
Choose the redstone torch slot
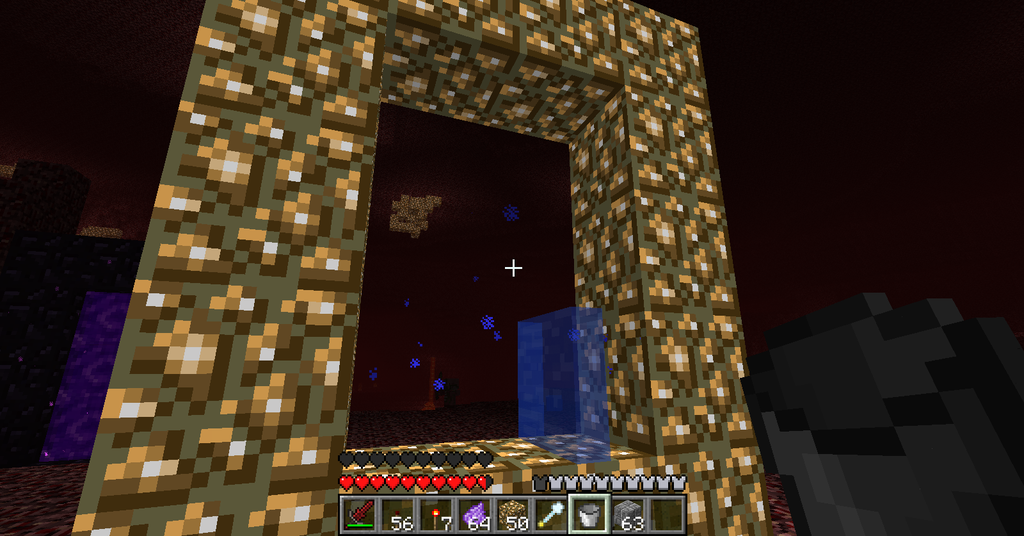tap(434, 514)
